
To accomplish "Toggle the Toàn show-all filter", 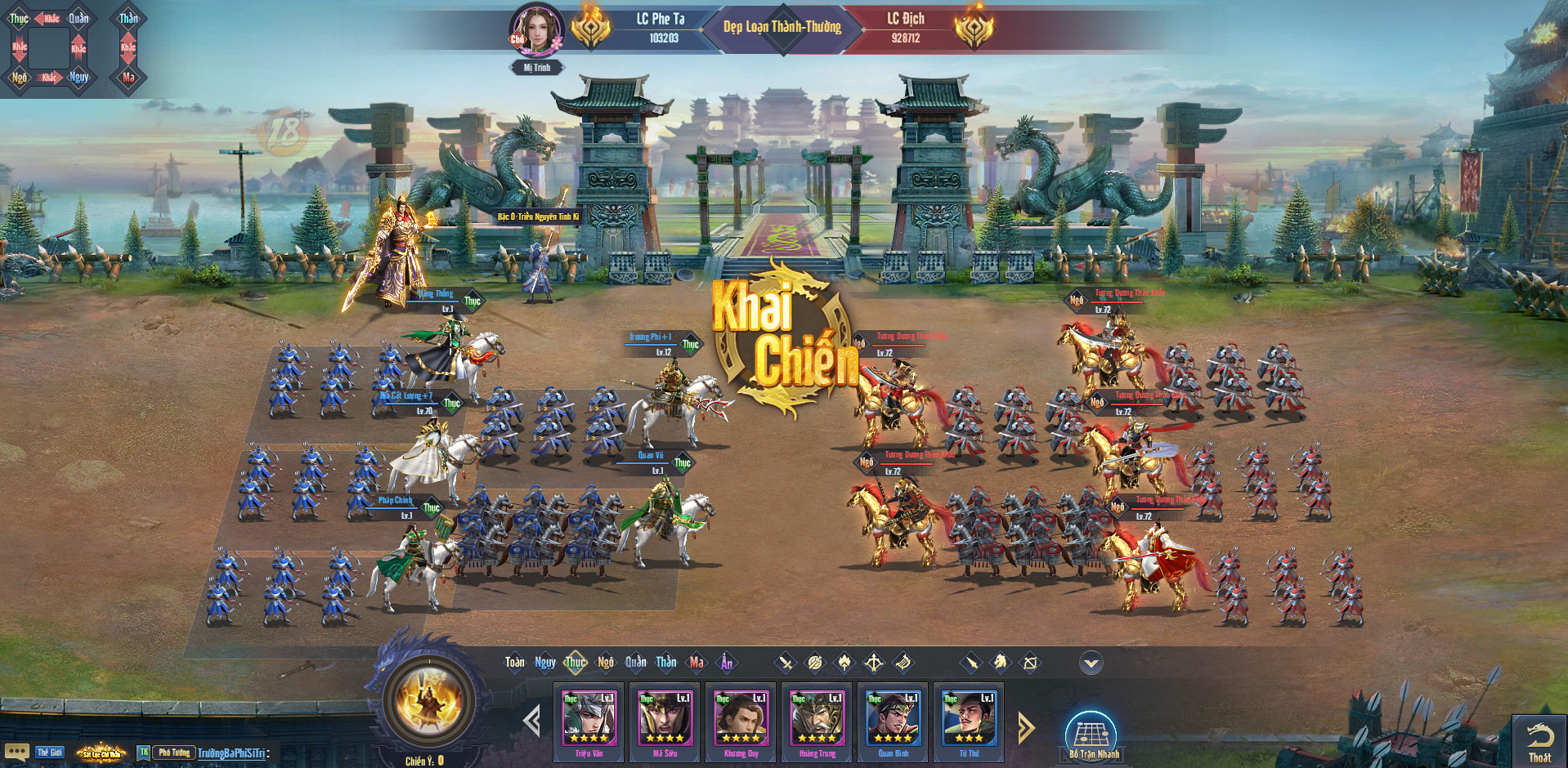I will pyautogui.click(x=515, y=662).
